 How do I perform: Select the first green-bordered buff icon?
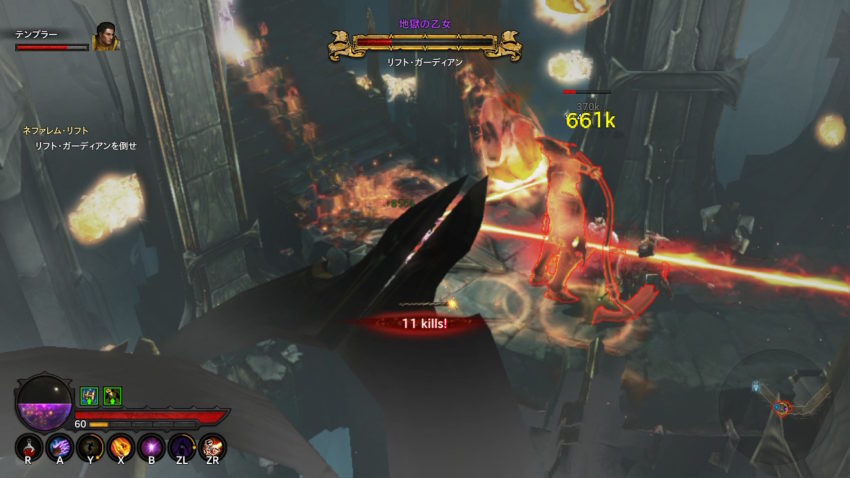tap(88, 396)
